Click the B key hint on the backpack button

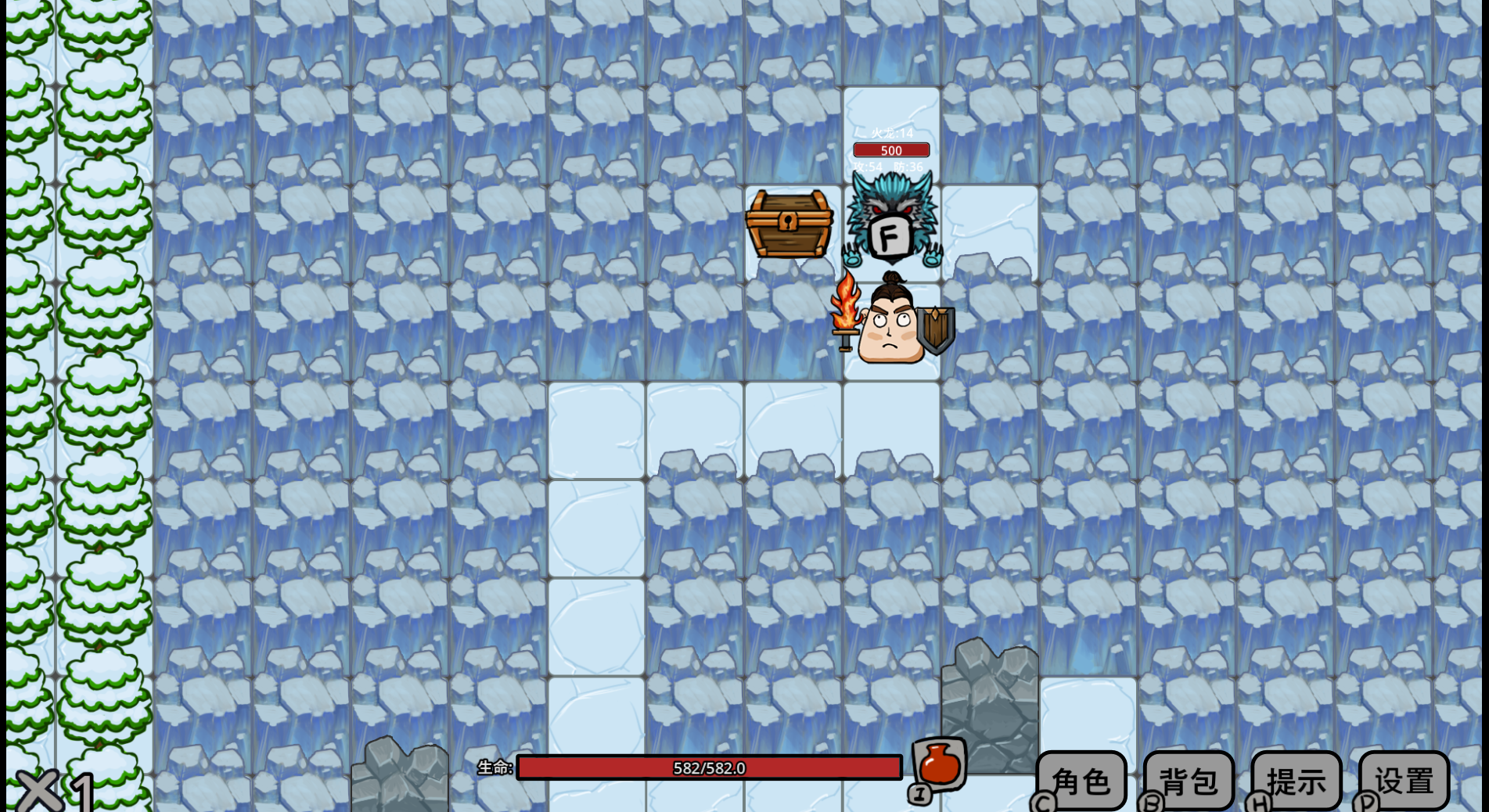click(1149, 802)
